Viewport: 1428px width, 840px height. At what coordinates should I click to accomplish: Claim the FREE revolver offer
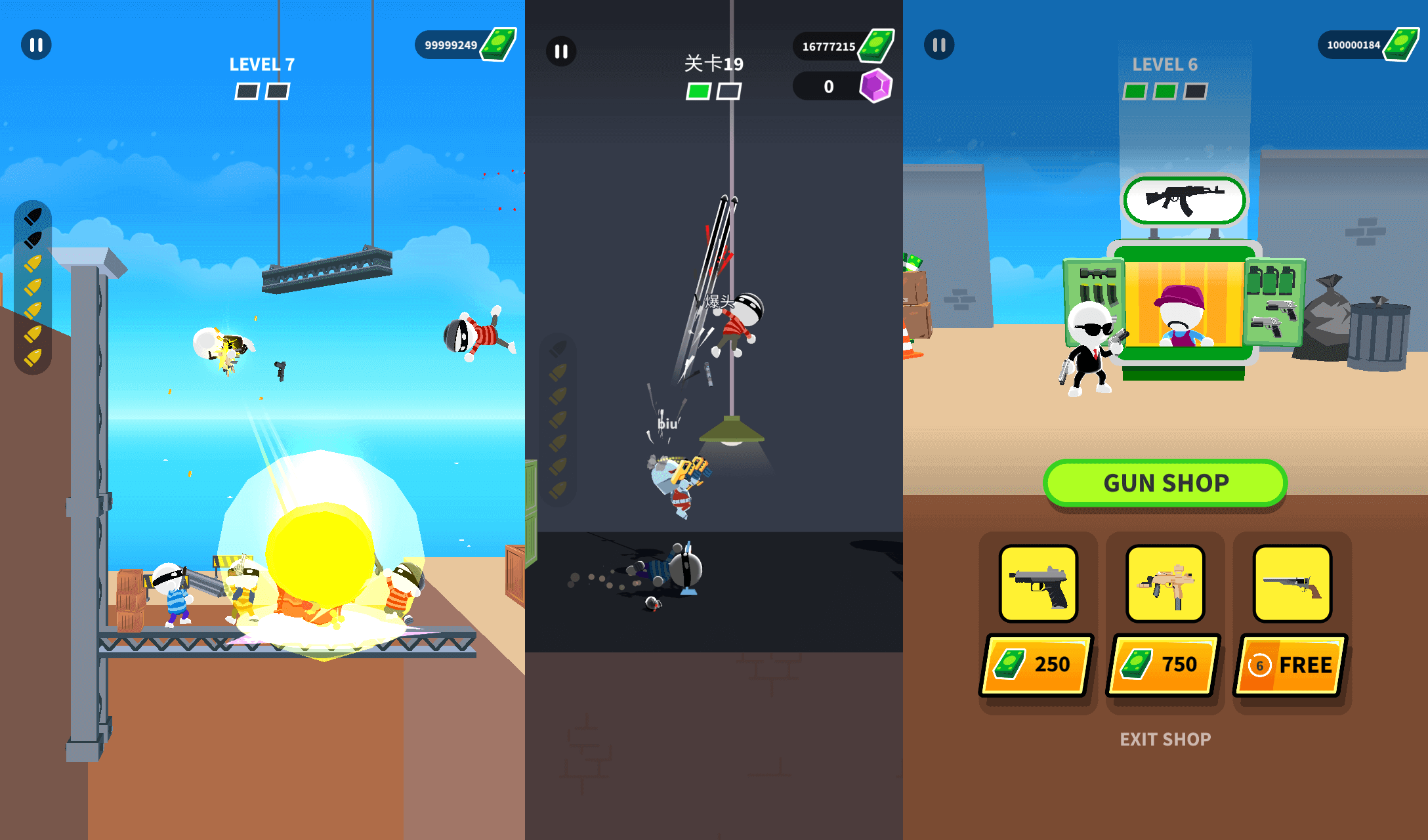(1290, 664)
